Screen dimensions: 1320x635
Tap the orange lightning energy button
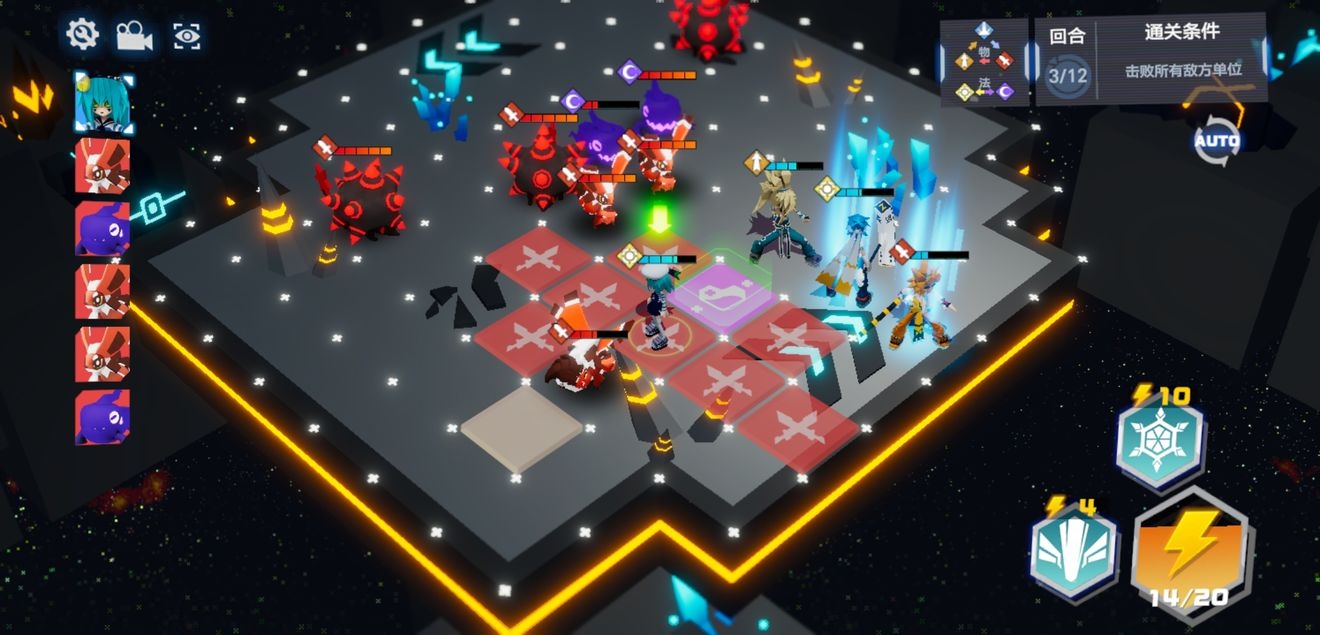[1191, 550]
